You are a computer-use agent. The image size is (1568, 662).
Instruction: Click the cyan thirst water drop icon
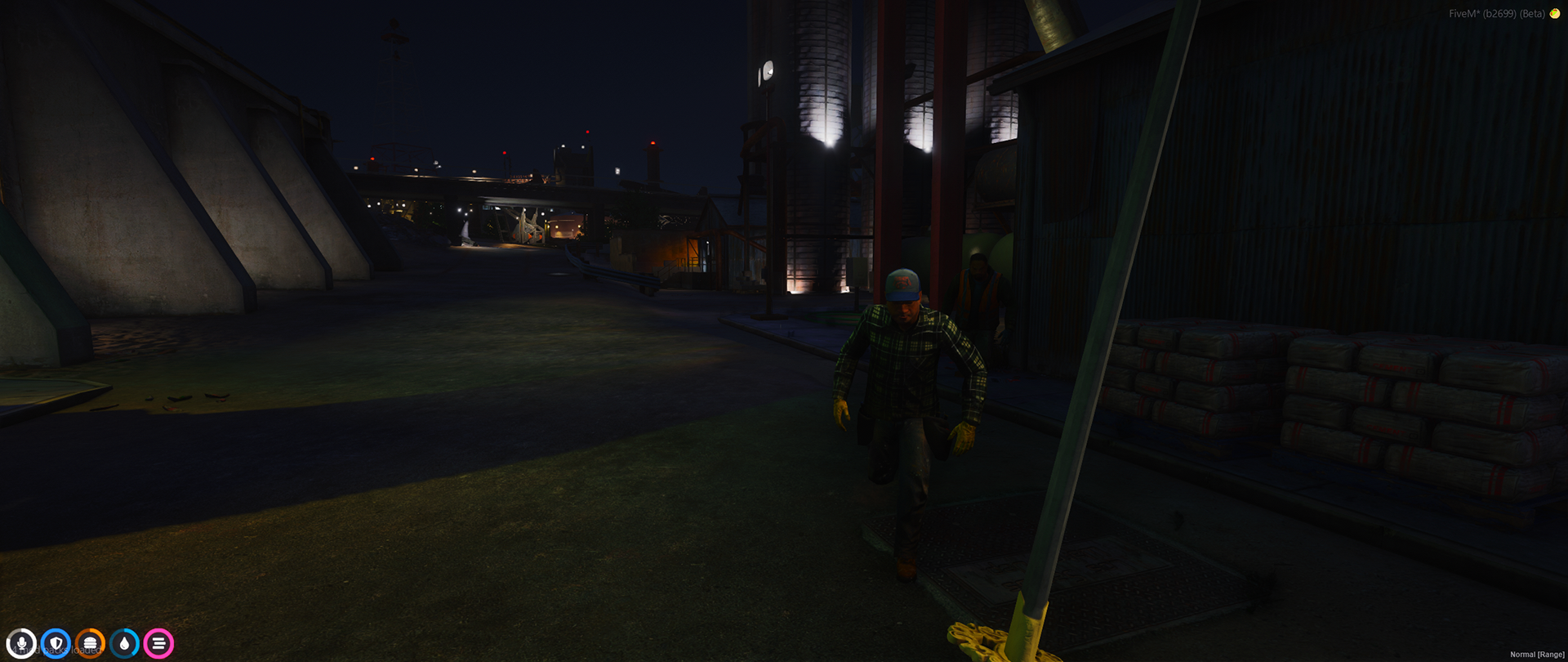click(125, 643)
